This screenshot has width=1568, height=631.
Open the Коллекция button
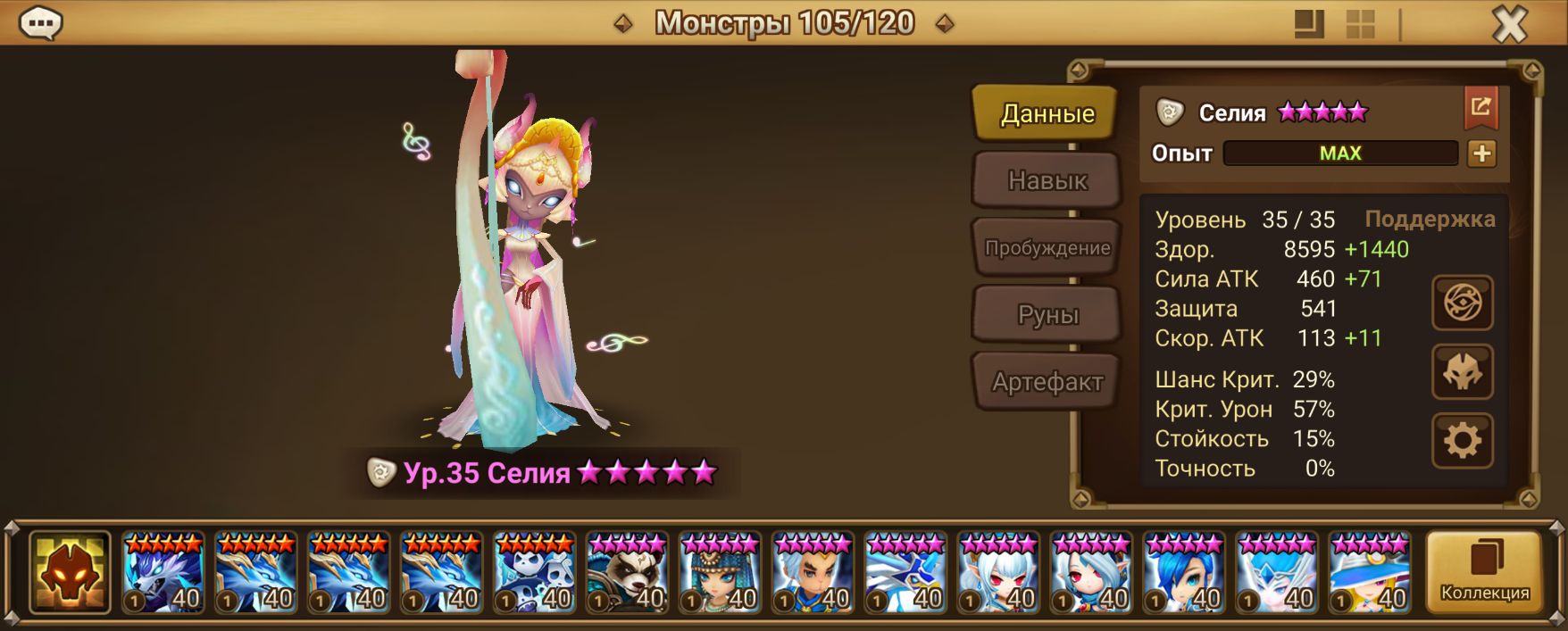click(x=1484, y=572)
